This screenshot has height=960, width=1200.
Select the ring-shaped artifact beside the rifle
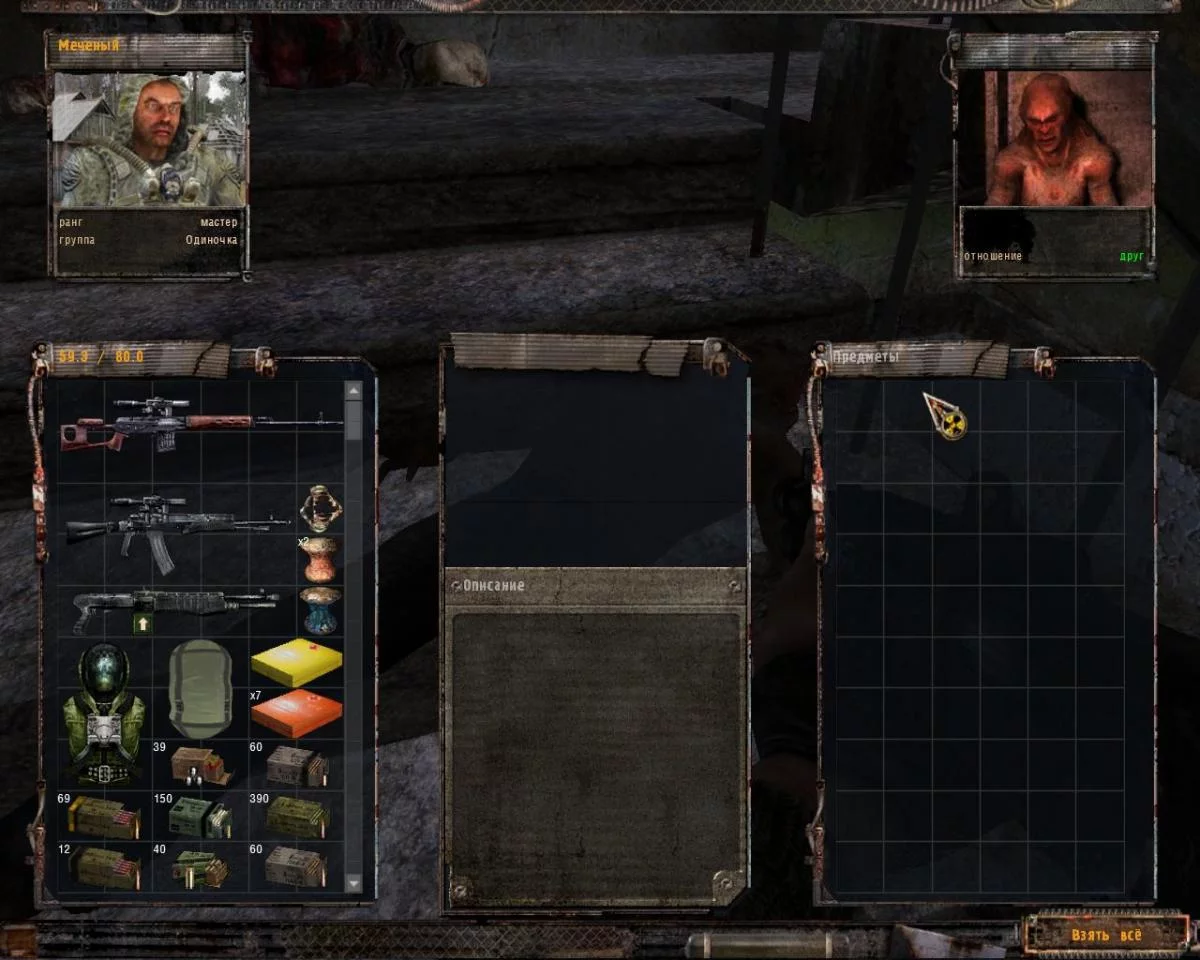[321, 508]
